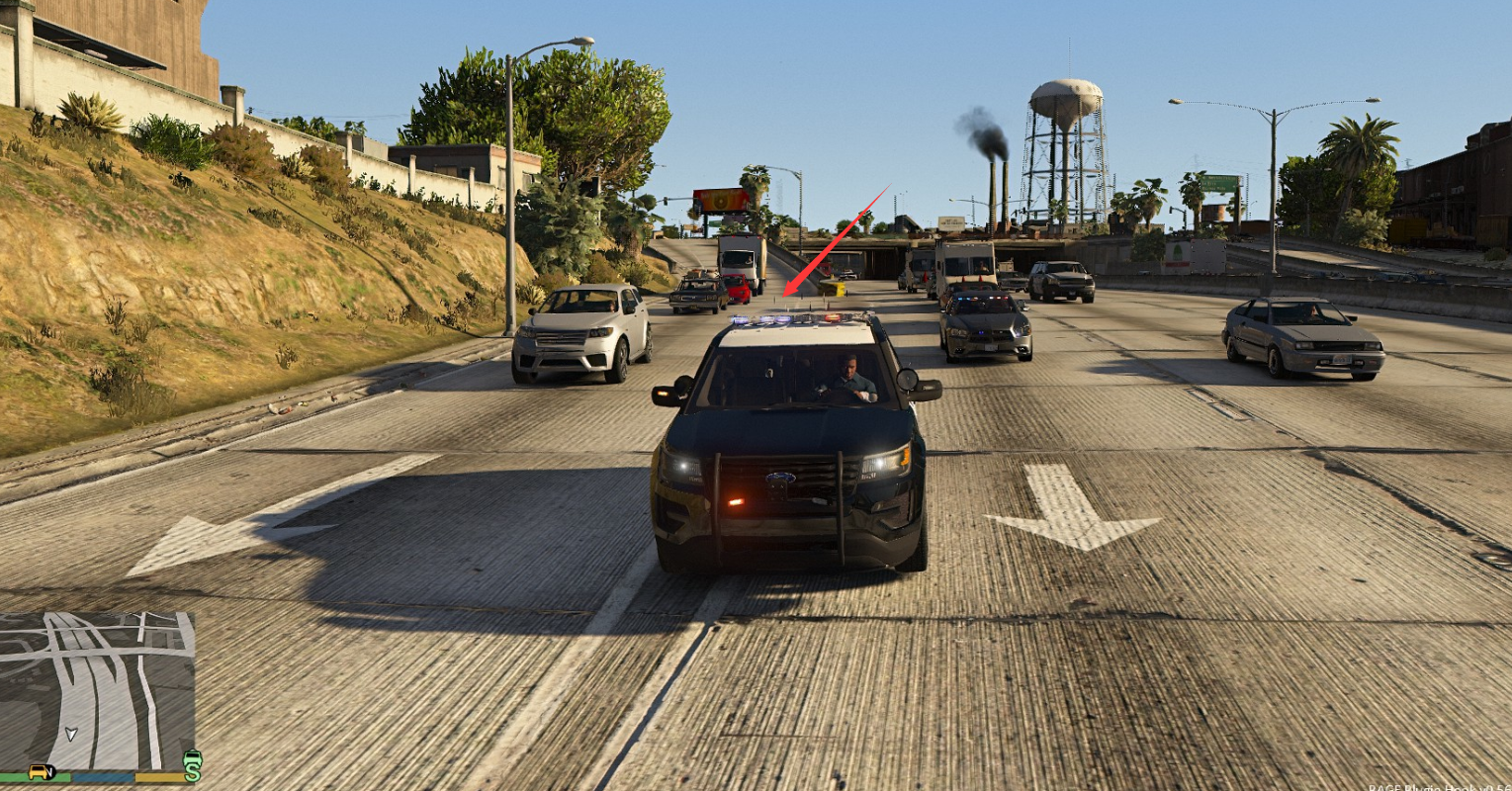
Task: Select the orange car blip on minimap
Action: tap(40, 771)
